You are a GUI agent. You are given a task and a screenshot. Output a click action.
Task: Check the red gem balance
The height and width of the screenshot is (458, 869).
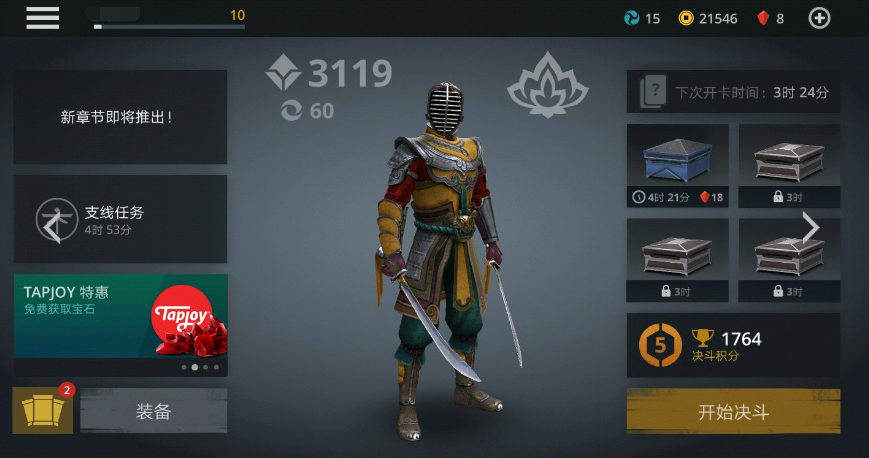pyautogui.click(x=769, y=18)
